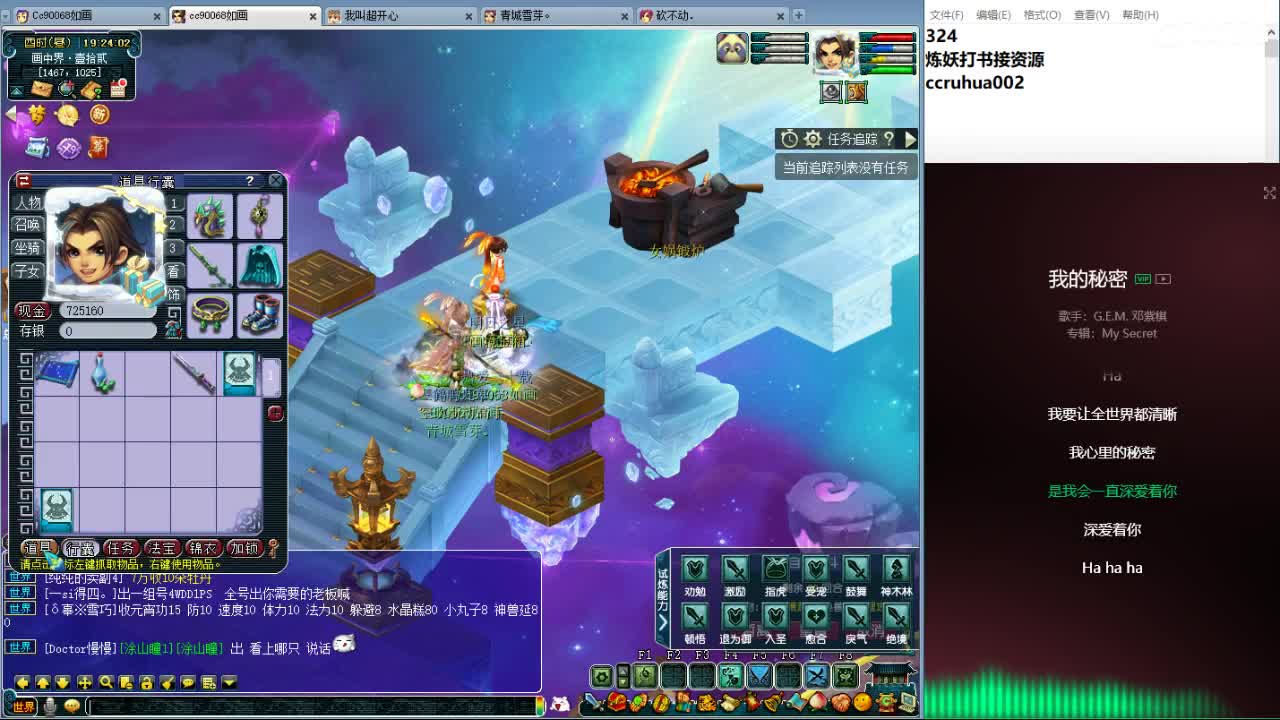Enable item lock via the 加锁 button
This screenshot has width=1280, height=720.
click(244, 548)
